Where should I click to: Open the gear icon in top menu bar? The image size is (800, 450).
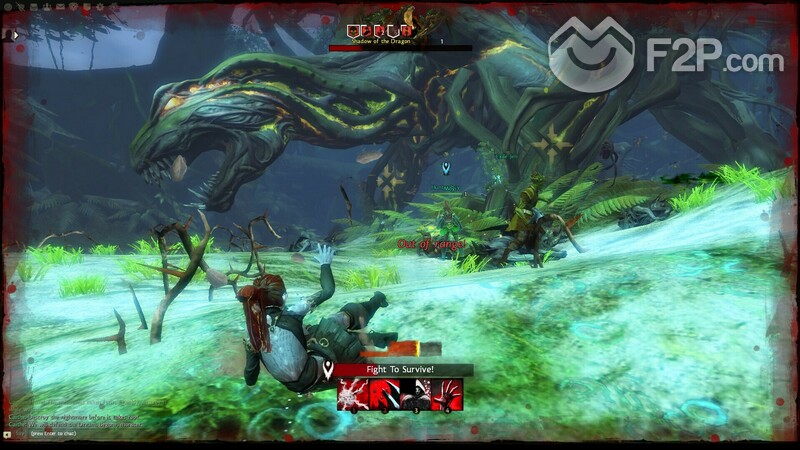[9, 6]
